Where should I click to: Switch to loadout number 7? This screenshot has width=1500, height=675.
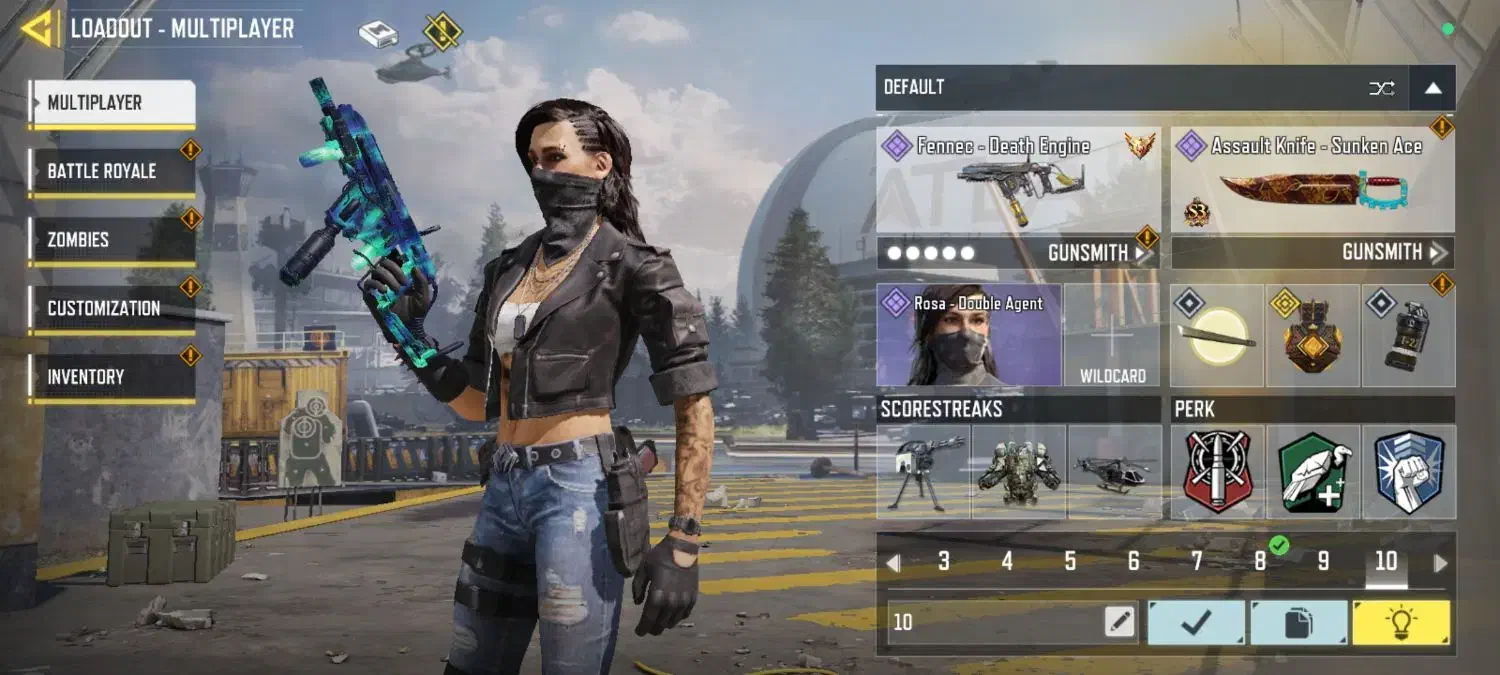pos(1196,562)
